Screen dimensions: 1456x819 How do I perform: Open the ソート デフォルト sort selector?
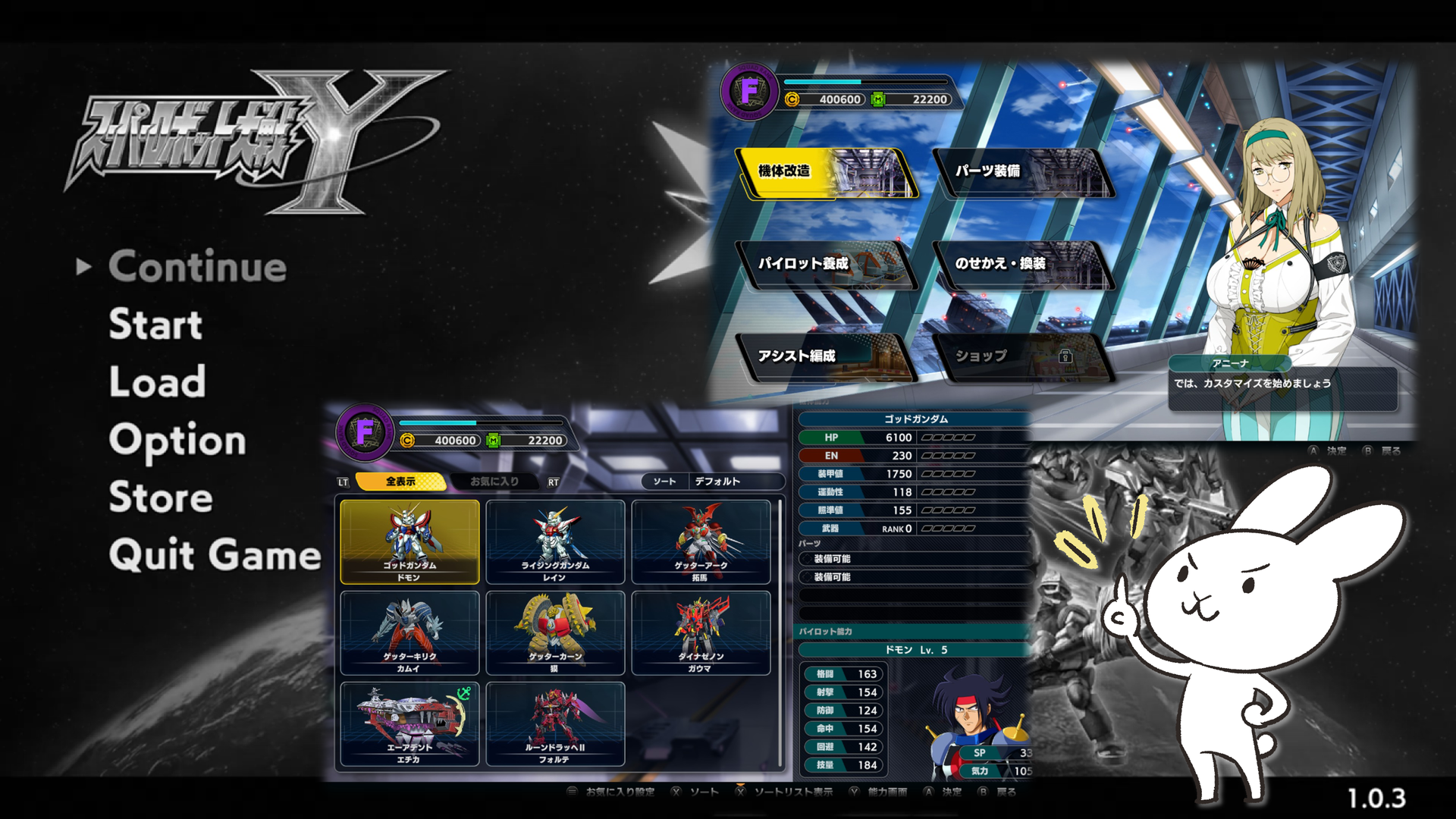711,482
